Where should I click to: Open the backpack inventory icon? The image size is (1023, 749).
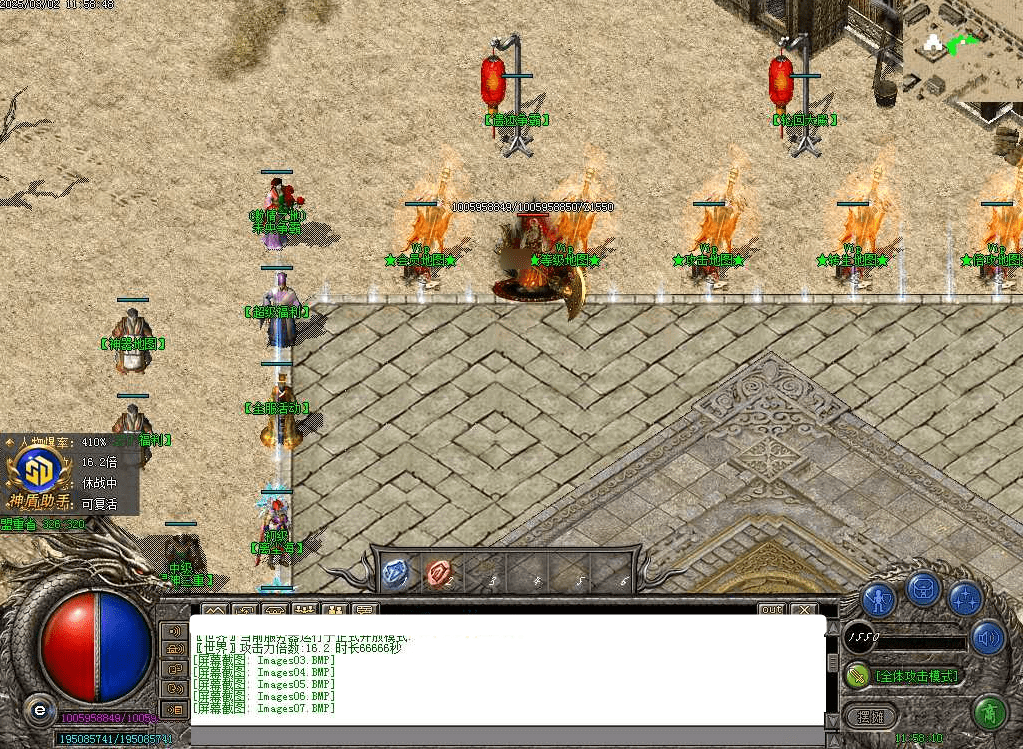tap(923, 589)
